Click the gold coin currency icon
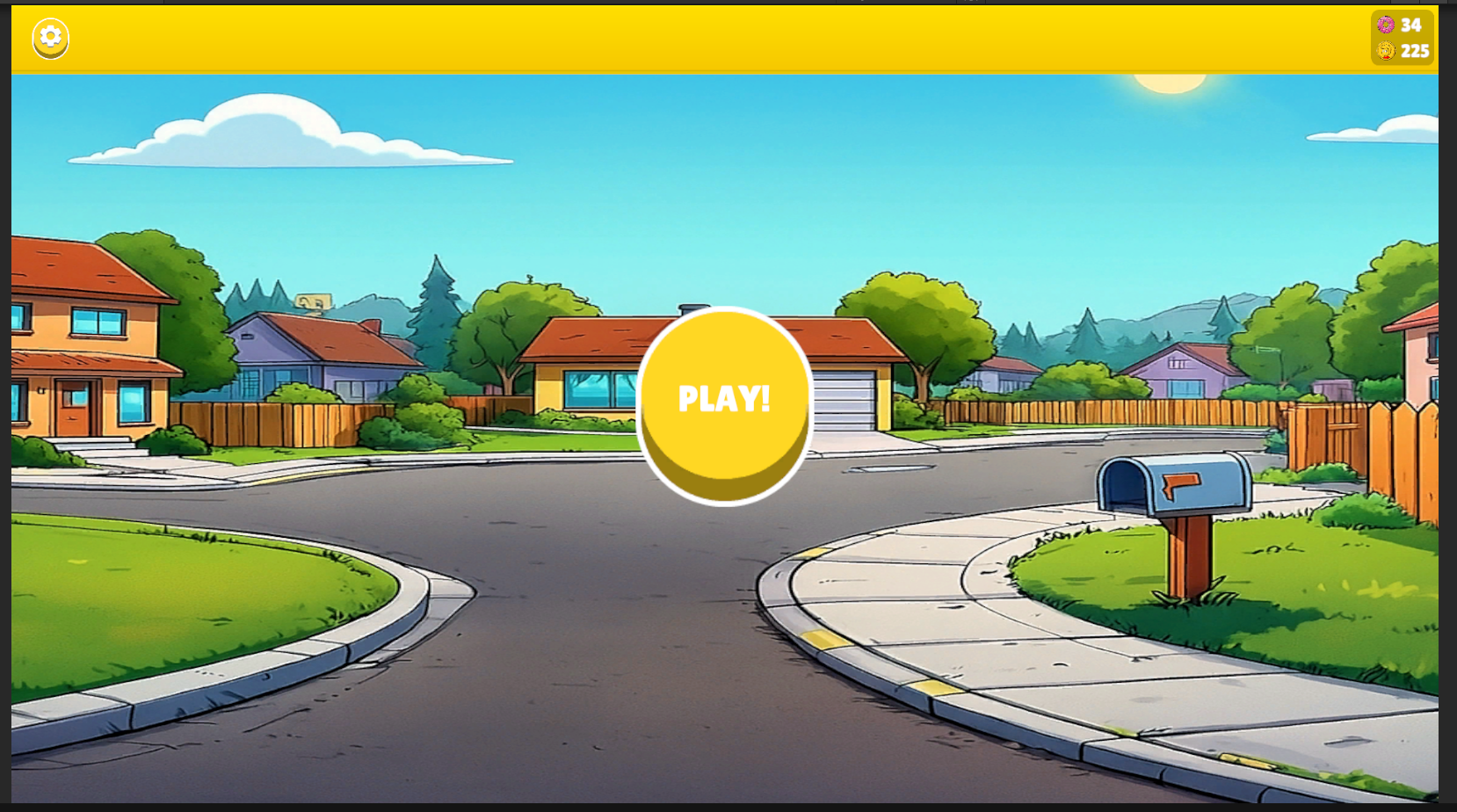Image resolution: width=1457 pixels, height=812 pixels. pos(1387,52)
